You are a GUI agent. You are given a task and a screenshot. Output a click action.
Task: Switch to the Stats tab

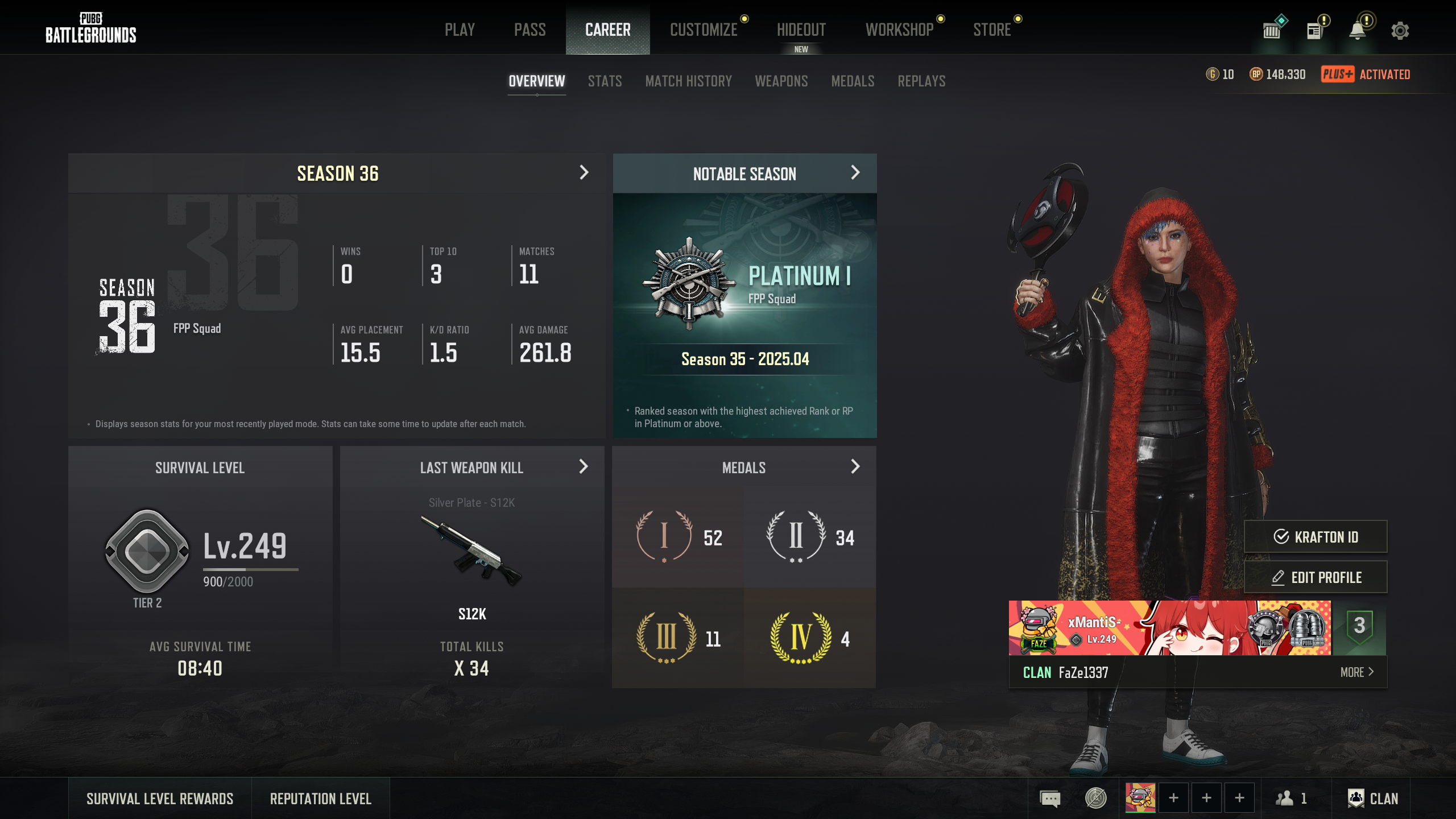(605, 81)
